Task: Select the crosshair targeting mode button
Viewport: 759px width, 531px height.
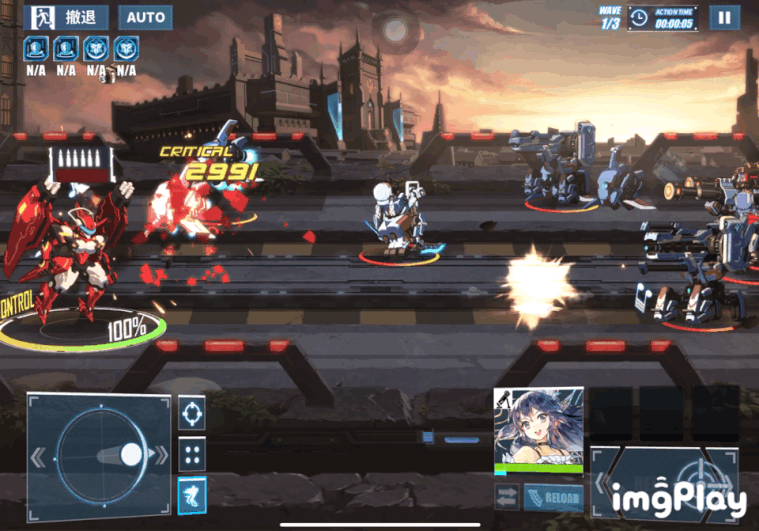Action: click(x=192, y=411)
